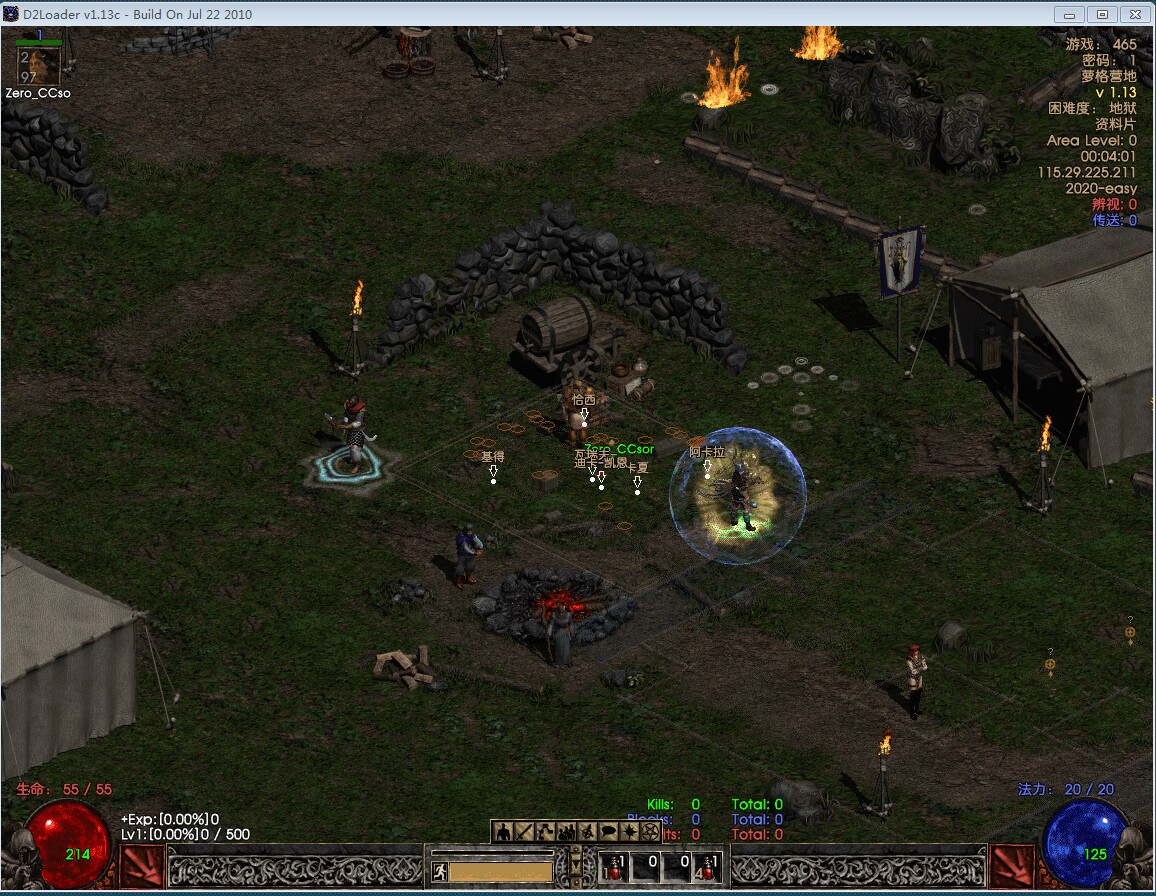Viewport: 1156px width, 896px height.
Task: Open inventory via the sword icon
Action: 524,831
